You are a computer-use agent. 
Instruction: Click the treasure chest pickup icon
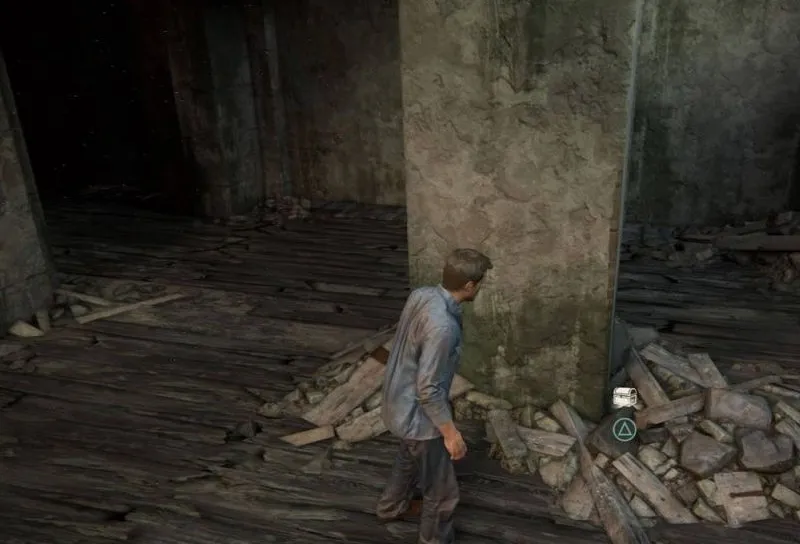(x=625, y=397)
